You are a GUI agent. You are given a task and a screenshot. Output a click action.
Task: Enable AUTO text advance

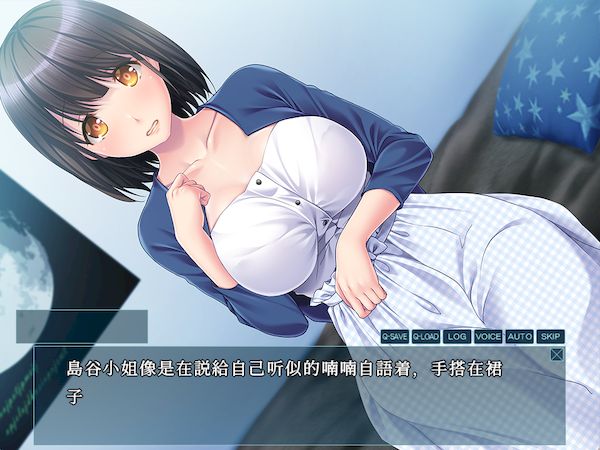(519, 337)
